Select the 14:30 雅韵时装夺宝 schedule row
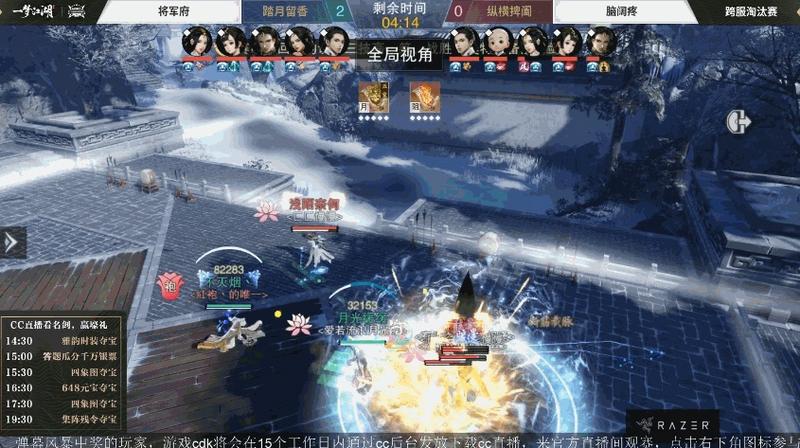Viewport: 800px width, 448px height. click(62, 340)
